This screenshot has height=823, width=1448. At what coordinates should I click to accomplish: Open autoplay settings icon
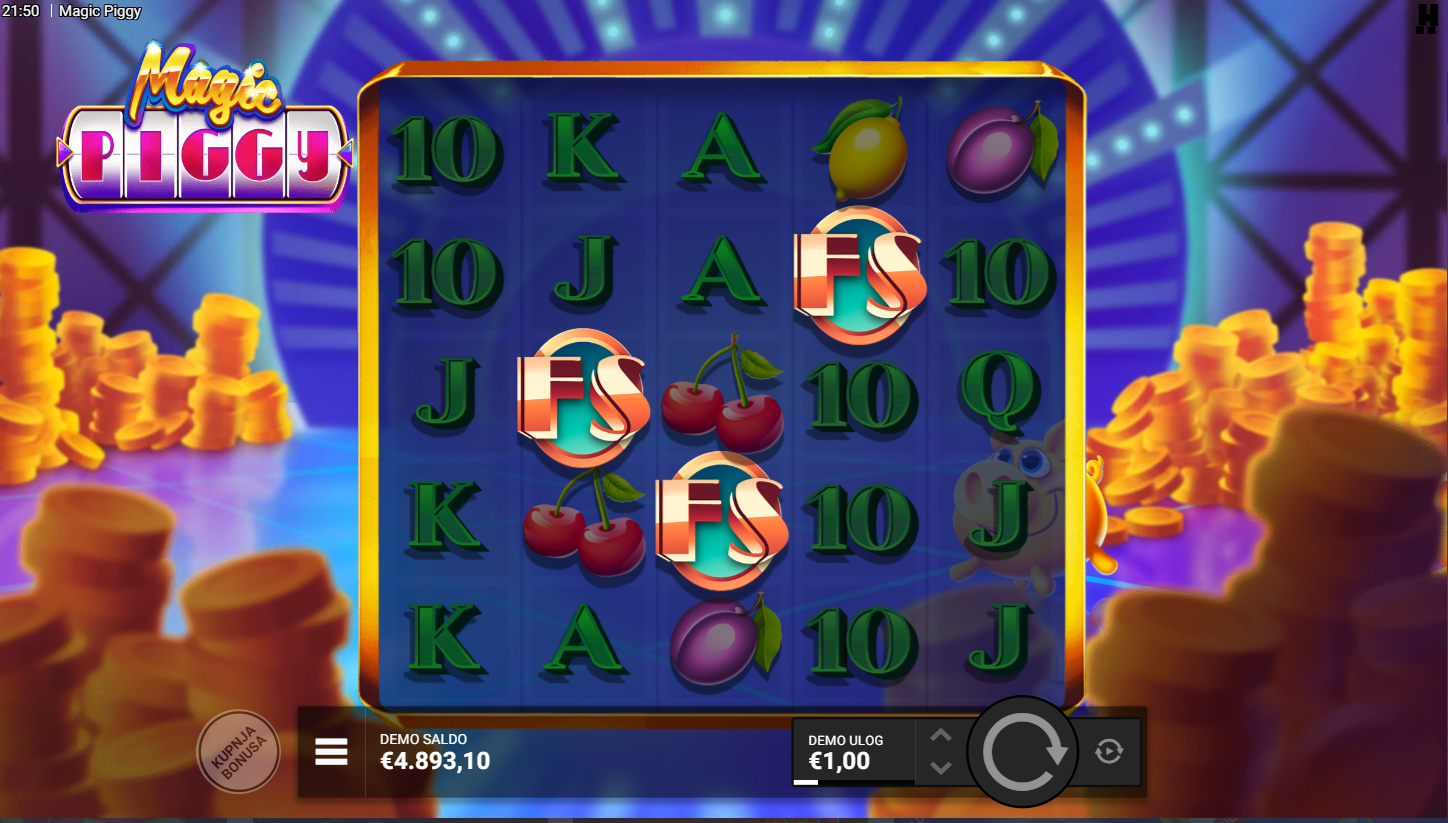1109,751
